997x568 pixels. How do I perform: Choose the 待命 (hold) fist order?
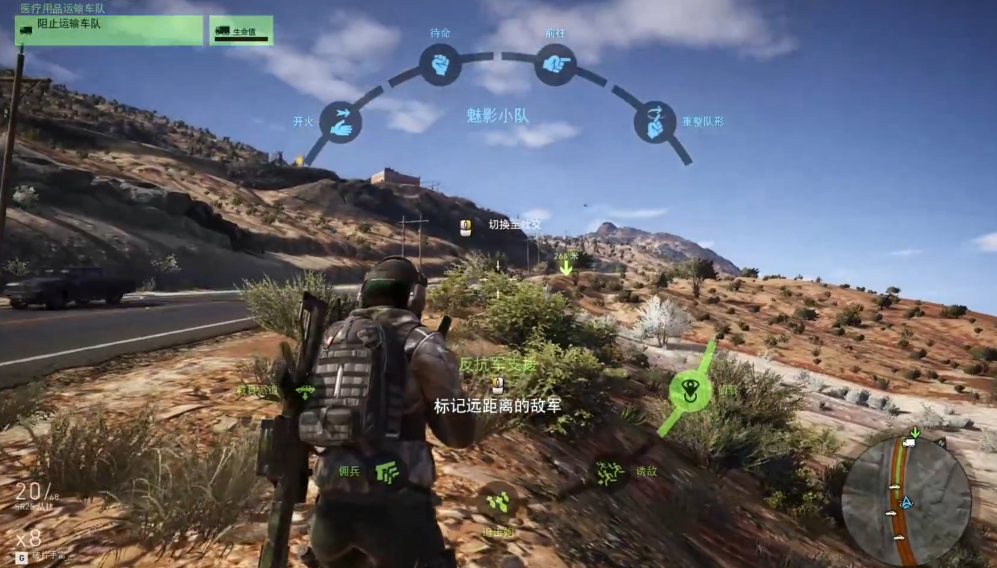(439, 65)
